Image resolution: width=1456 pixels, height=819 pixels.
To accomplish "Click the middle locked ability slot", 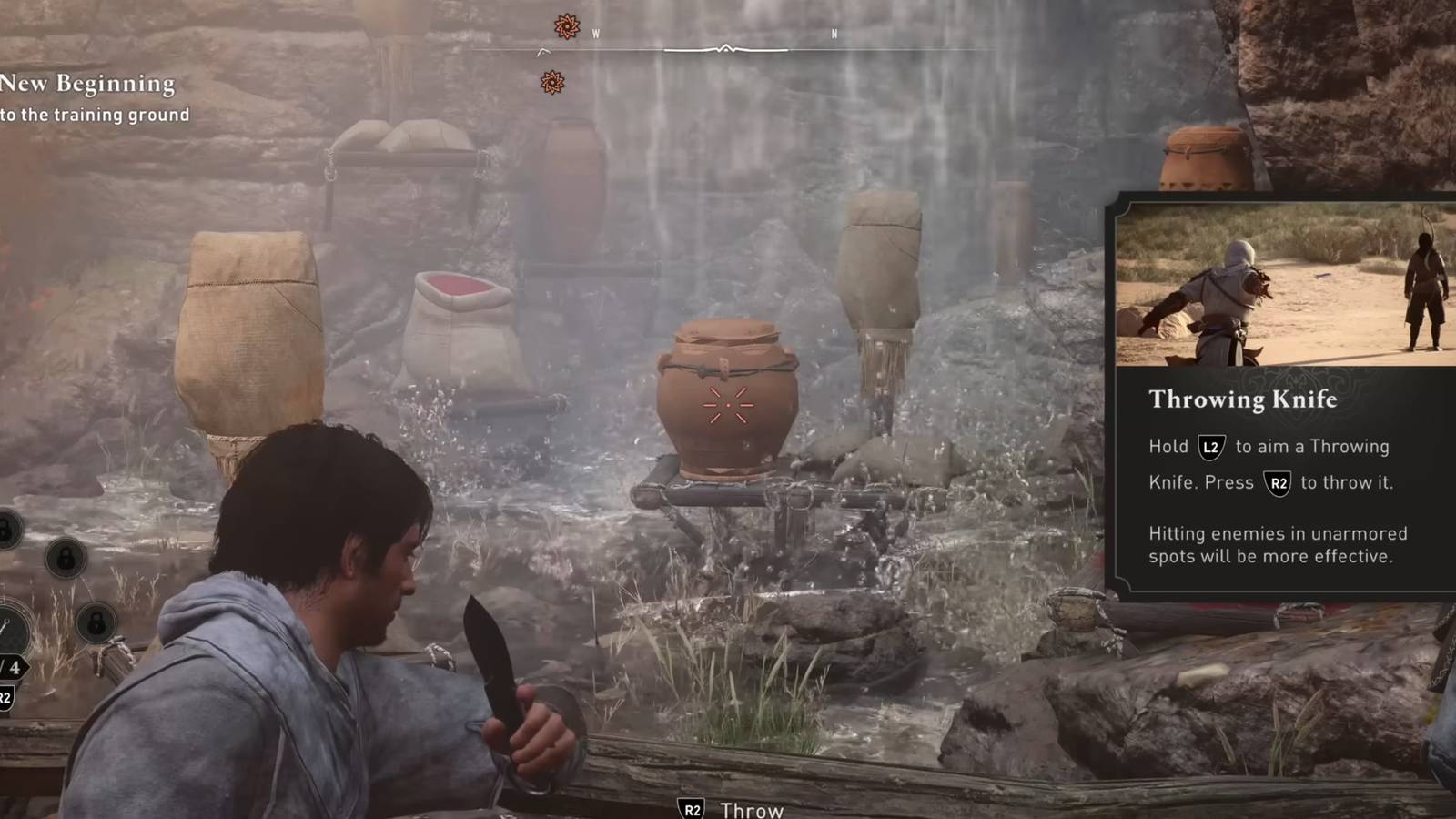I will tap(67, 560).
